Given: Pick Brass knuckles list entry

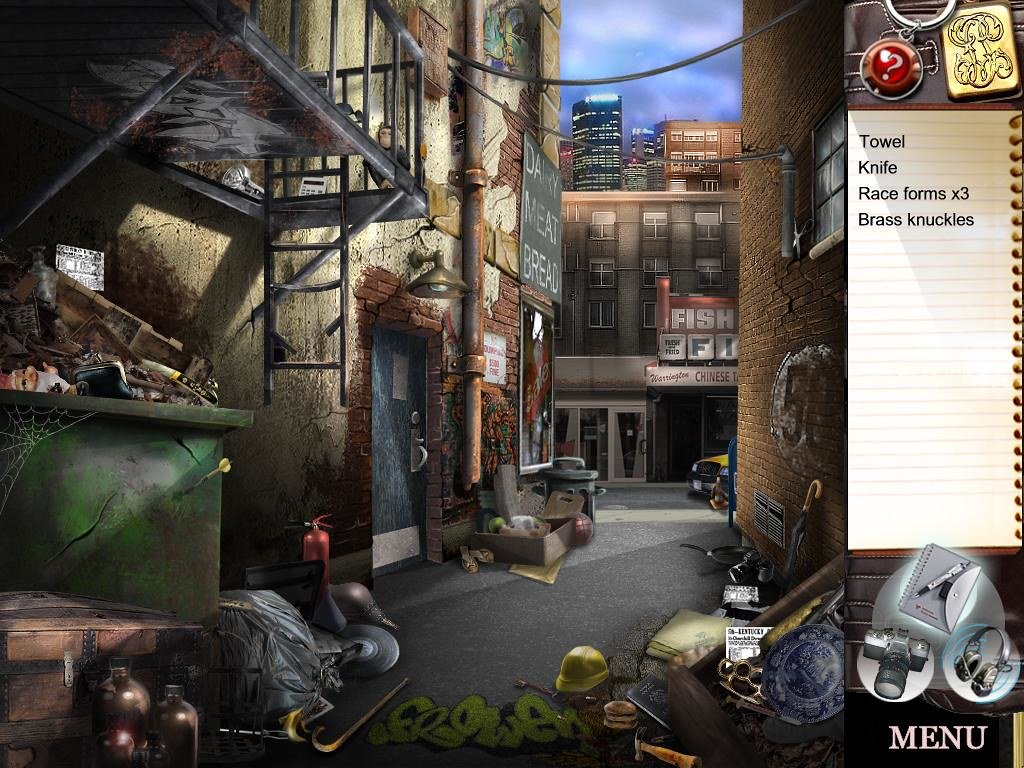Looking at the screenshot, I should (915, 220).
